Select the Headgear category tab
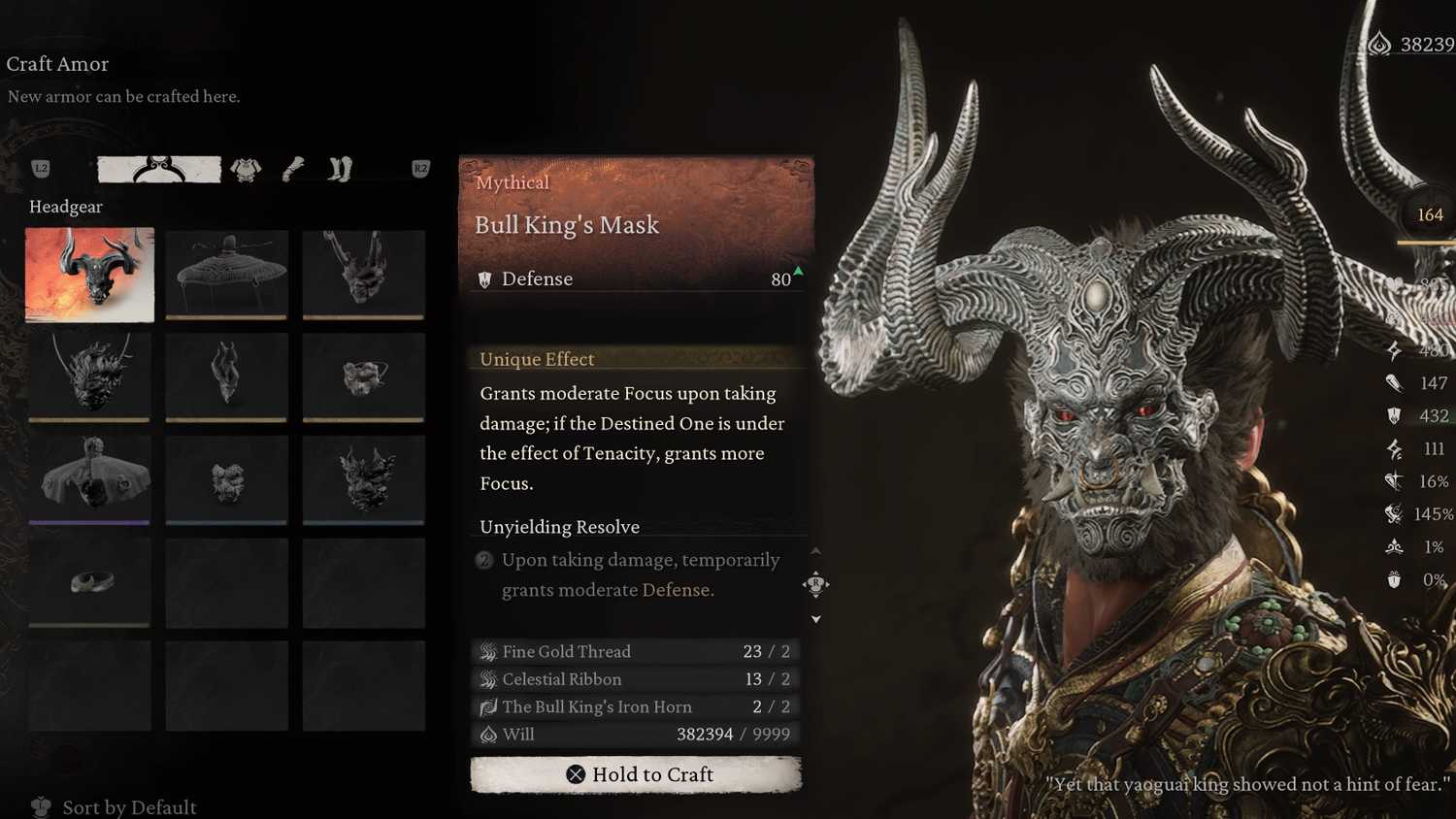 click(159, 170)
